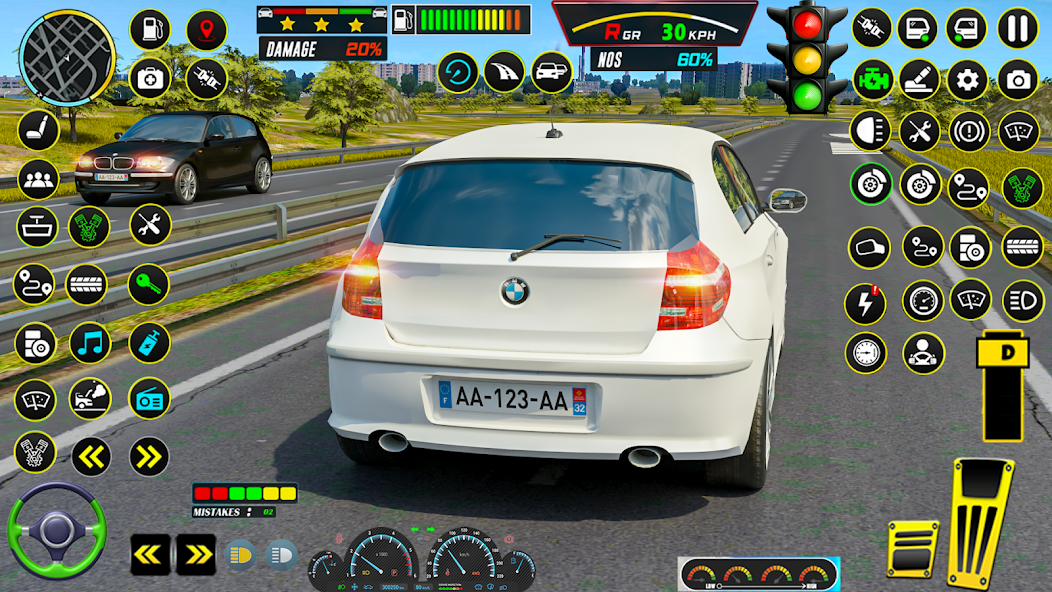Screen dimensions: 1052x592
Task: Hit the tall gas pedal
Action: [x=981, y=522]
